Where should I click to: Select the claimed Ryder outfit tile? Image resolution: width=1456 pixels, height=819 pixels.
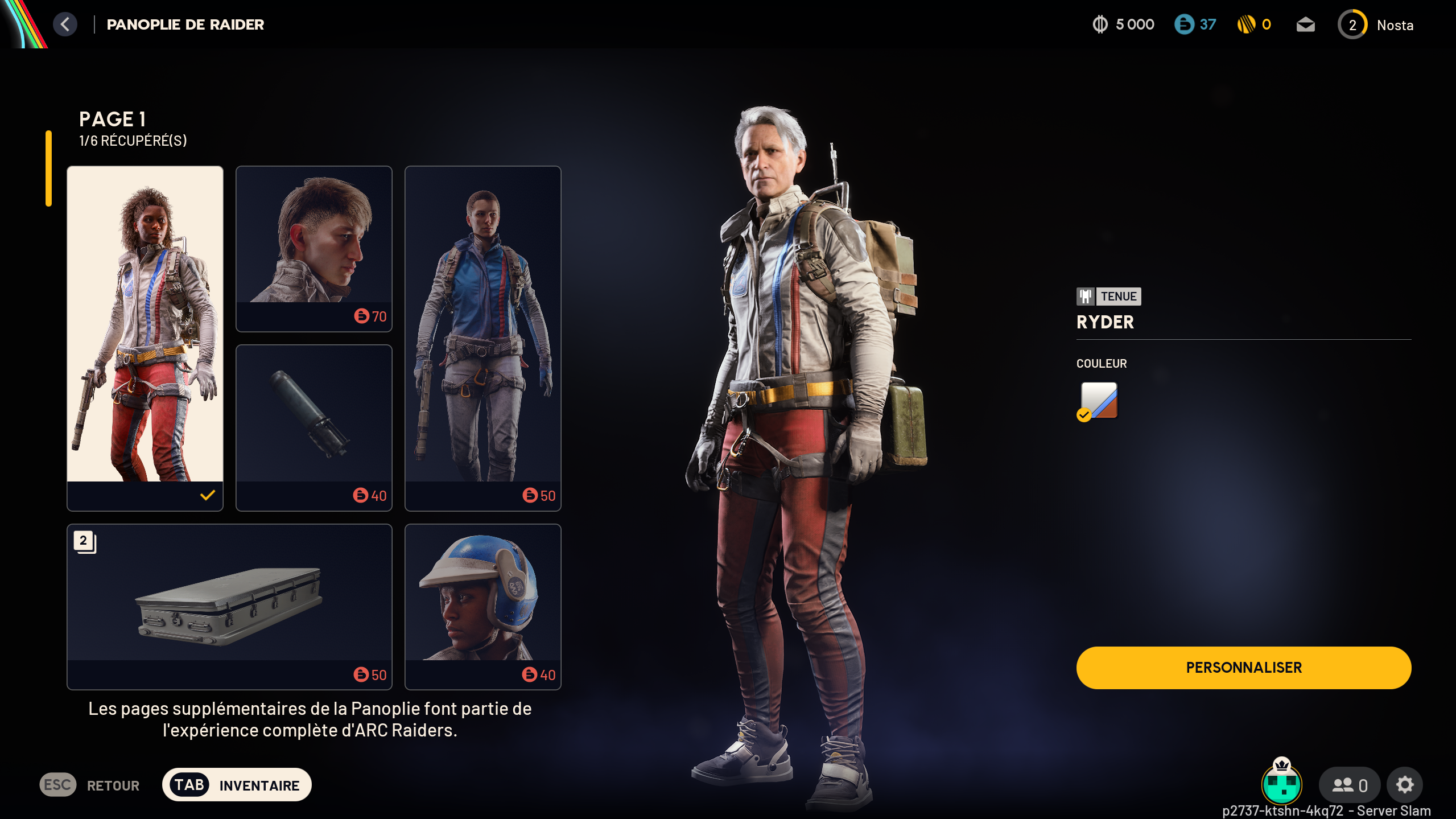(x=145, y=338)
